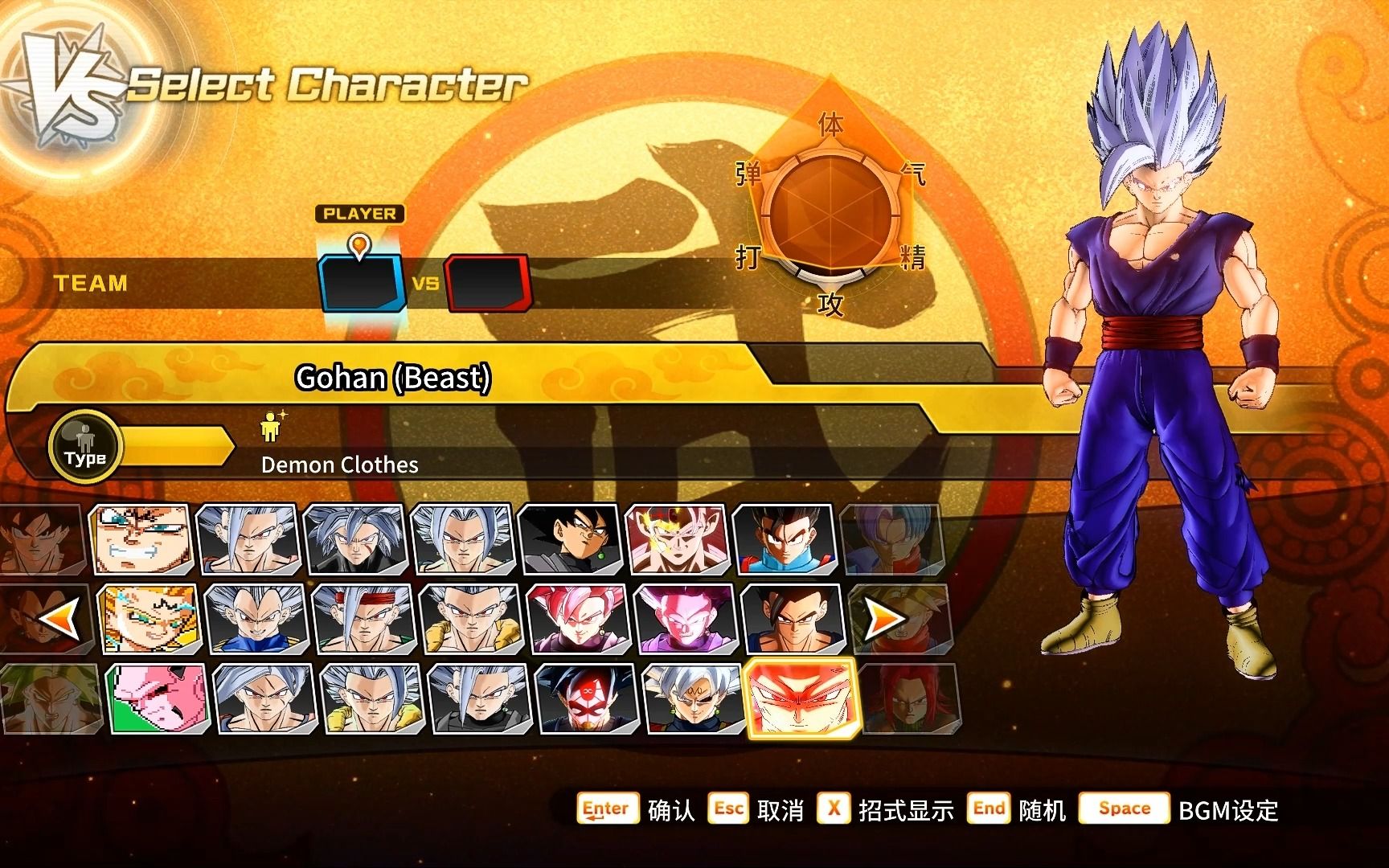The width and height of the screenshot is (1389, 868).
Task: Pick the pixel-art Majin Buu portrait
Action: pos(158,698)
